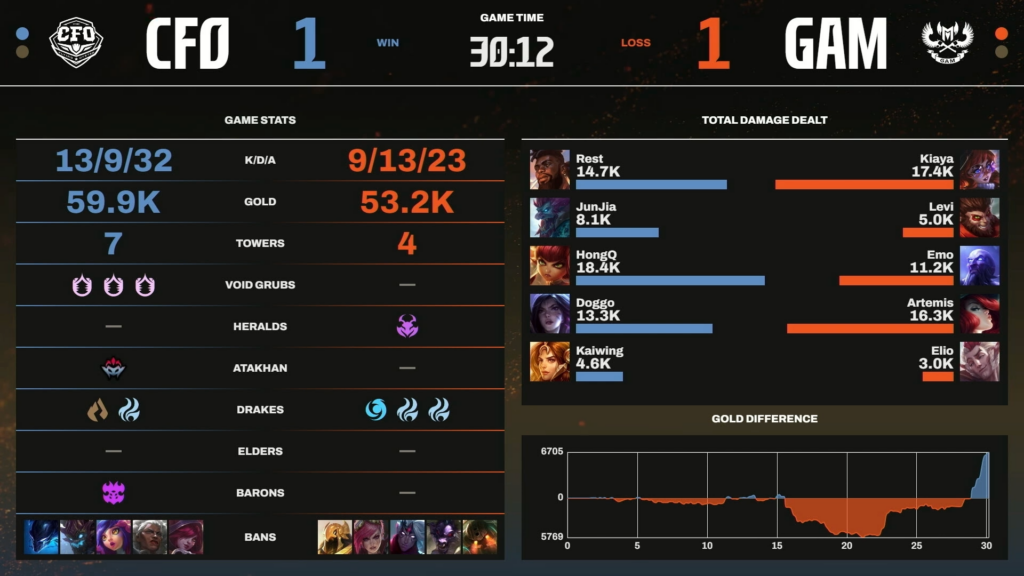Select Kiaya's champion portrait
Screen dimensions: 1024x576
click(979, 170)
